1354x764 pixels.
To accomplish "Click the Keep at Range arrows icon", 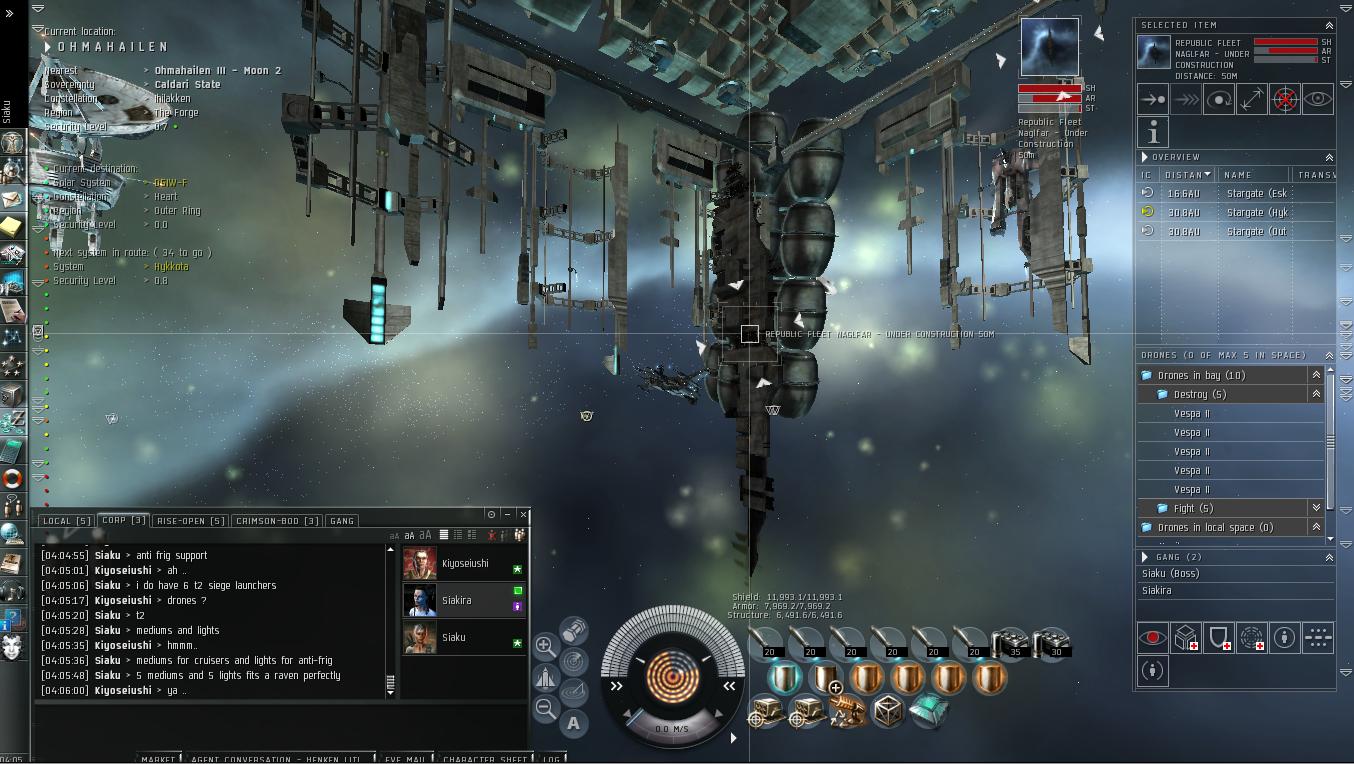I will click(1252, 100).
